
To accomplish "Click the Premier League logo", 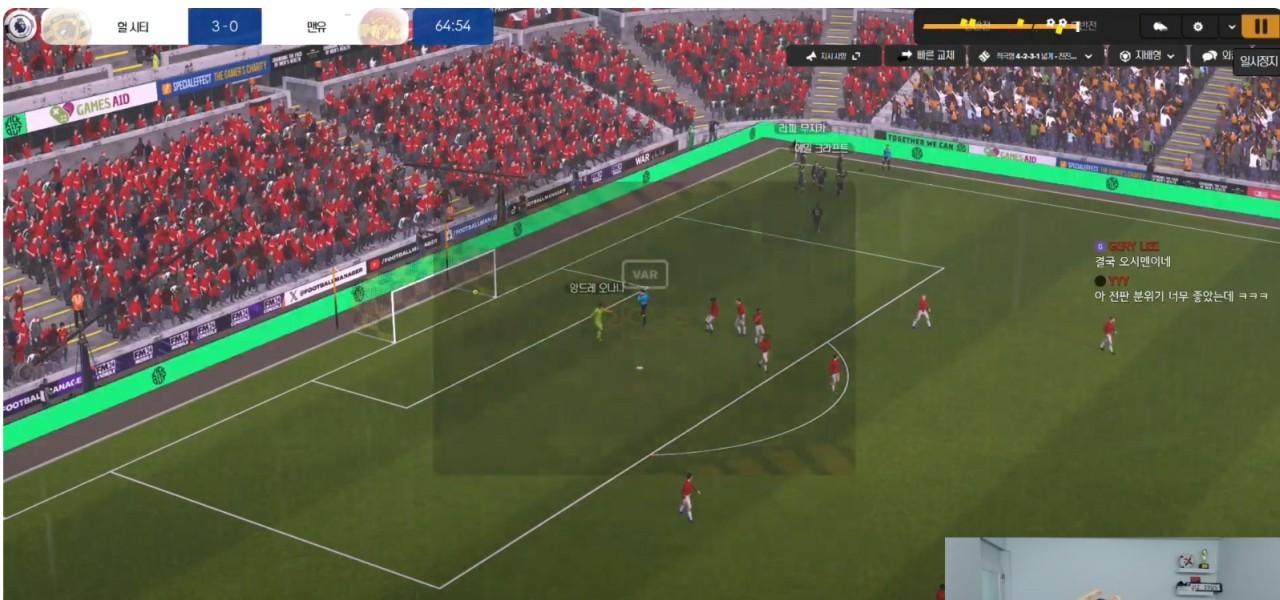I will pyautogui.click(x=18, y=26).
